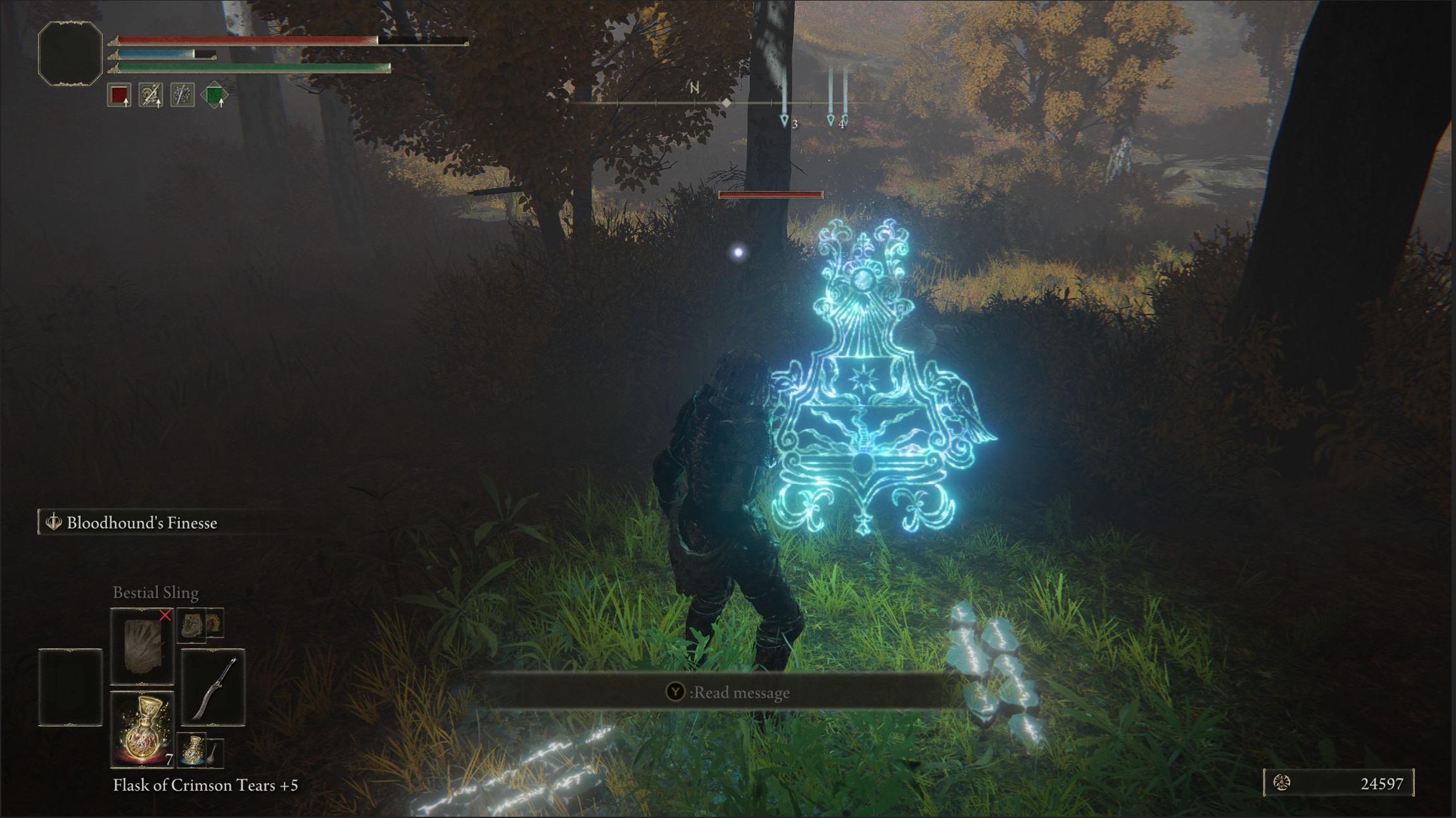This screenshot has height=818, width=1456.
Task: Use the Flask of Crimson Tears slot
Action: coord(142,729)
